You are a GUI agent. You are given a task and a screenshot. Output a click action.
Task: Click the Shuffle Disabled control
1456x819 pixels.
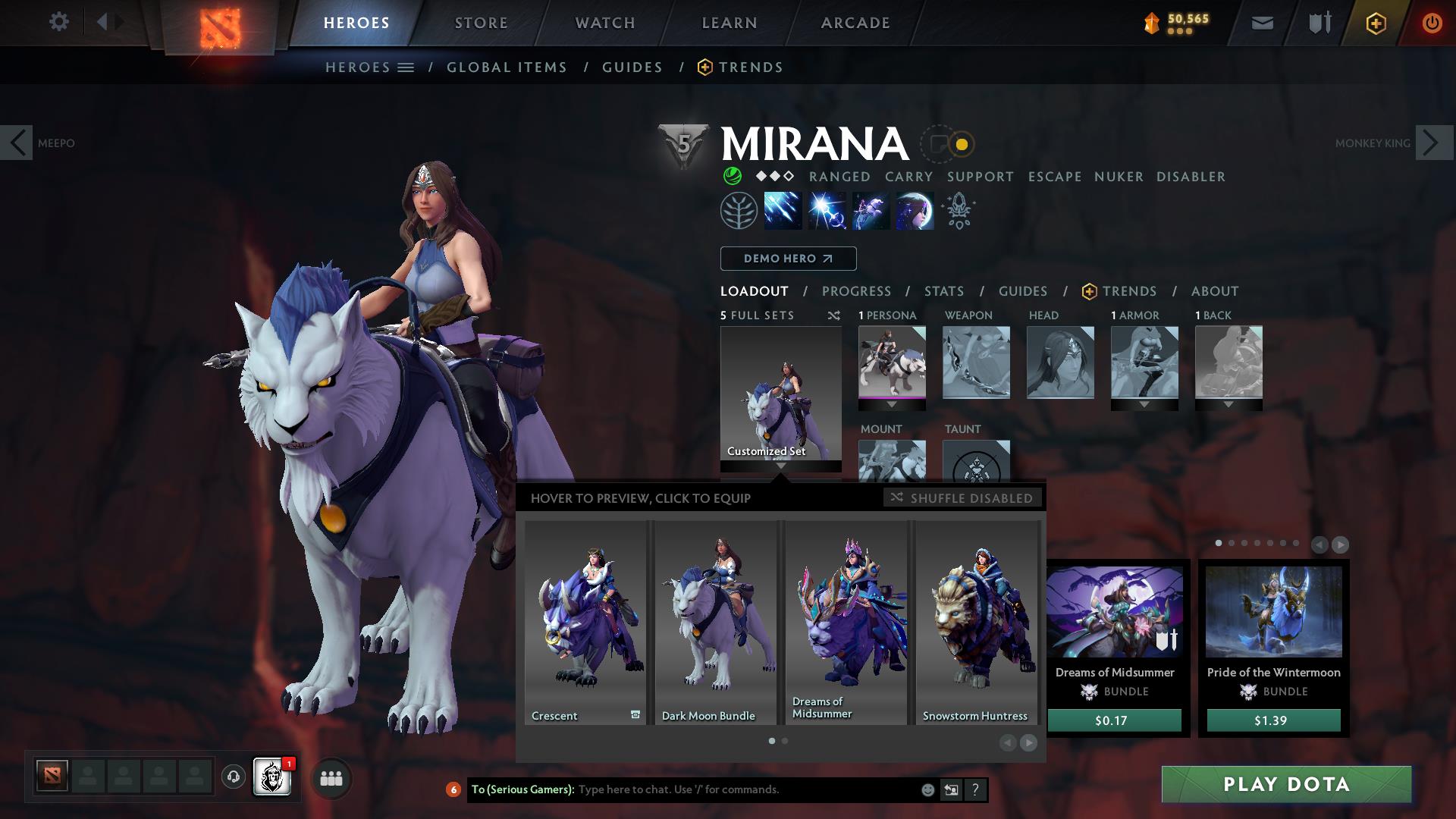pos(963,498)
